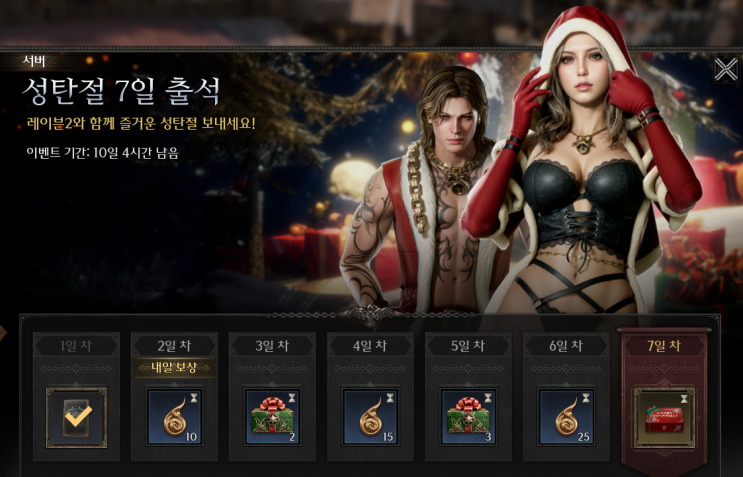The width and height of the screenshot is (743, 477).
Task: Select the day 4 coin reward of 15
Action: (x=370, y=417)
